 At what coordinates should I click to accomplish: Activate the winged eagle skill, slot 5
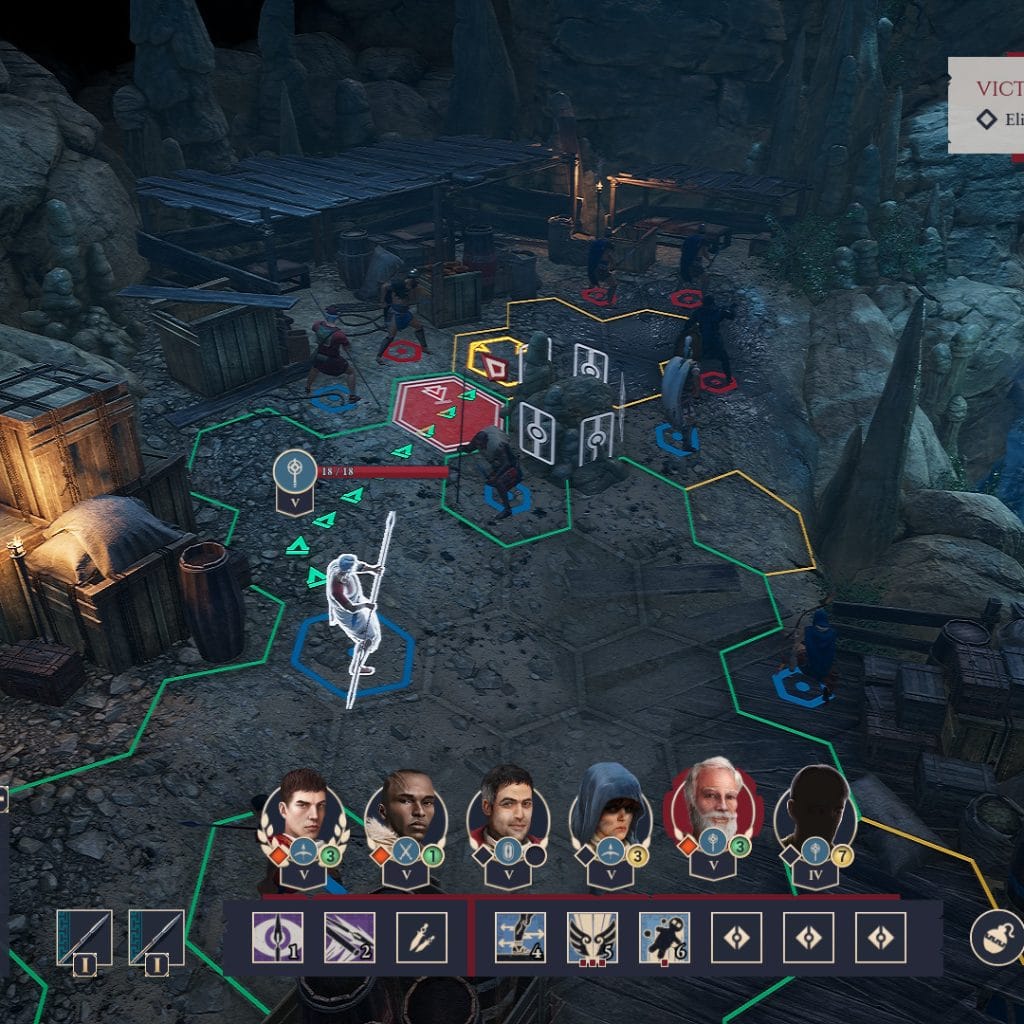point(592,937)
